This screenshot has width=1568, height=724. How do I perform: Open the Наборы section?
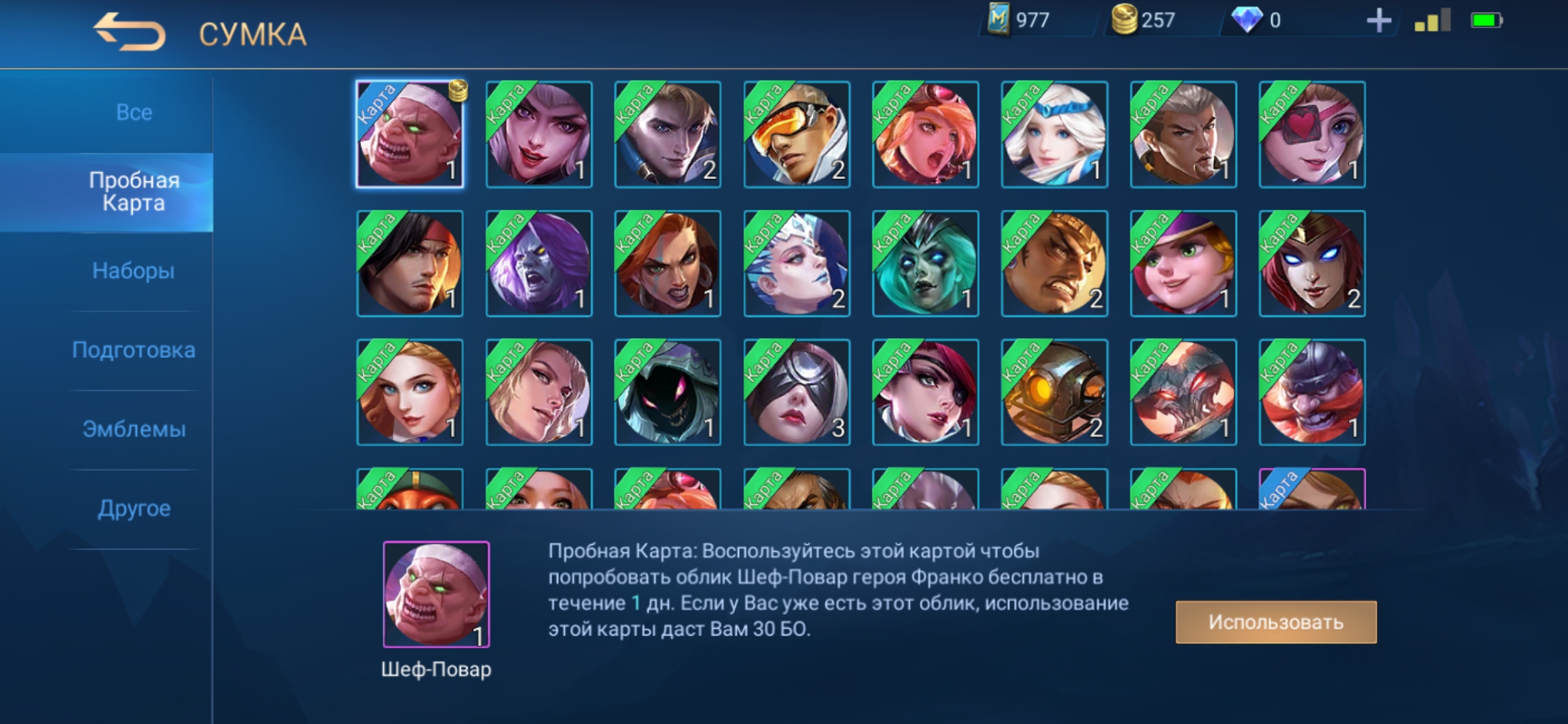click(133, 271)
